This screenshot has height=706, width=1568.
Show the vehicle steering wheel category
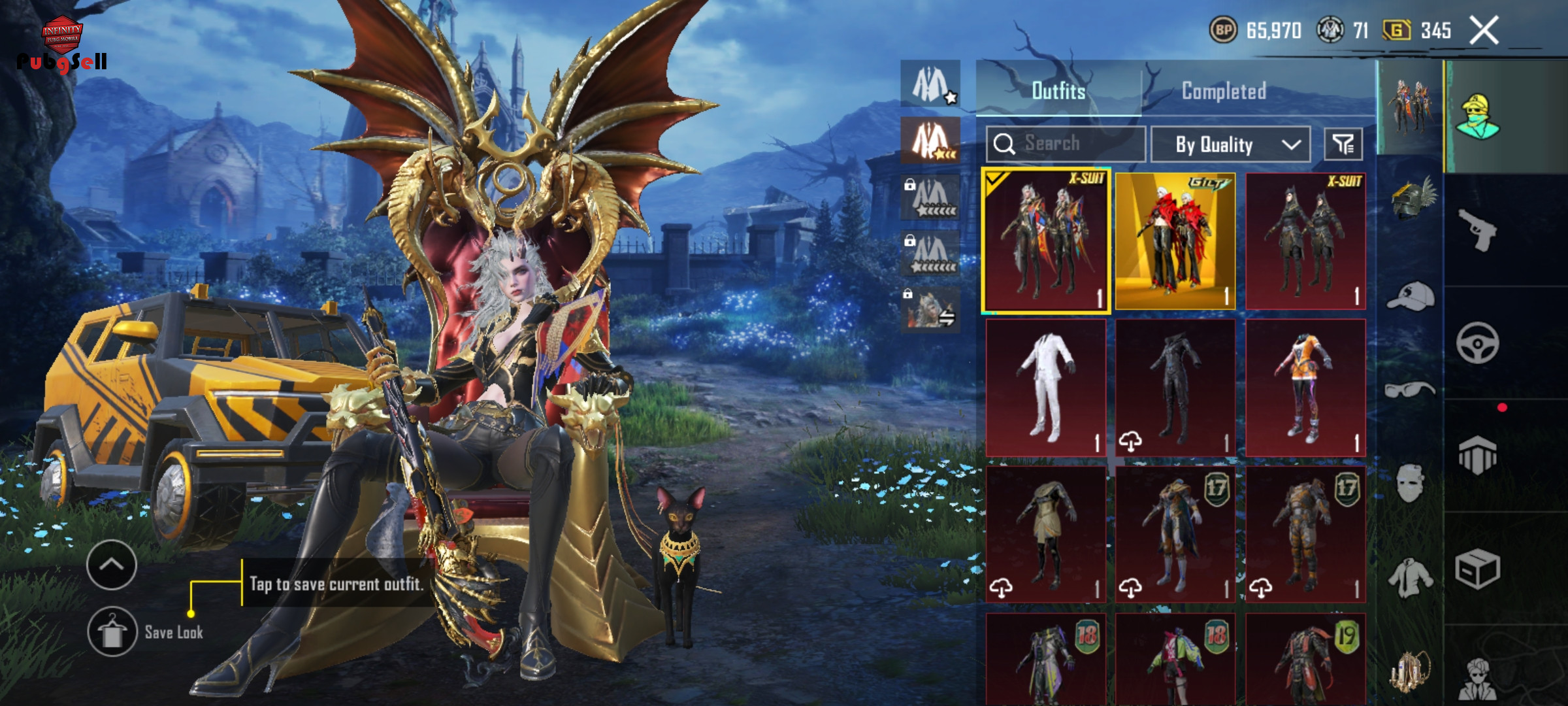click(x=1478, y=343)
